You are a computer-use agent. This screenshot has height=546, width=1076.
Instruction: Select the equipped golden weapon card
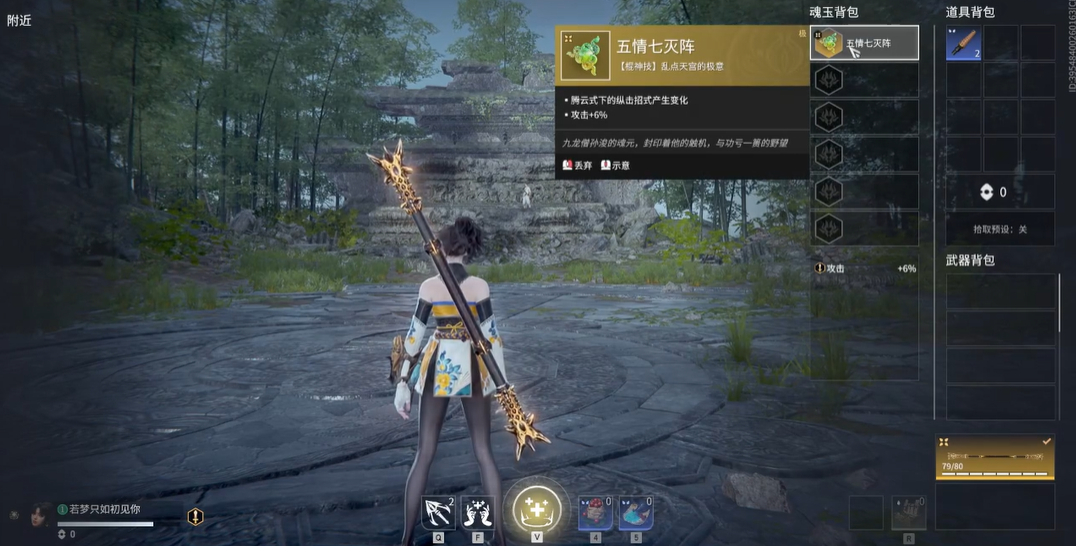click(x=995, y=457)
